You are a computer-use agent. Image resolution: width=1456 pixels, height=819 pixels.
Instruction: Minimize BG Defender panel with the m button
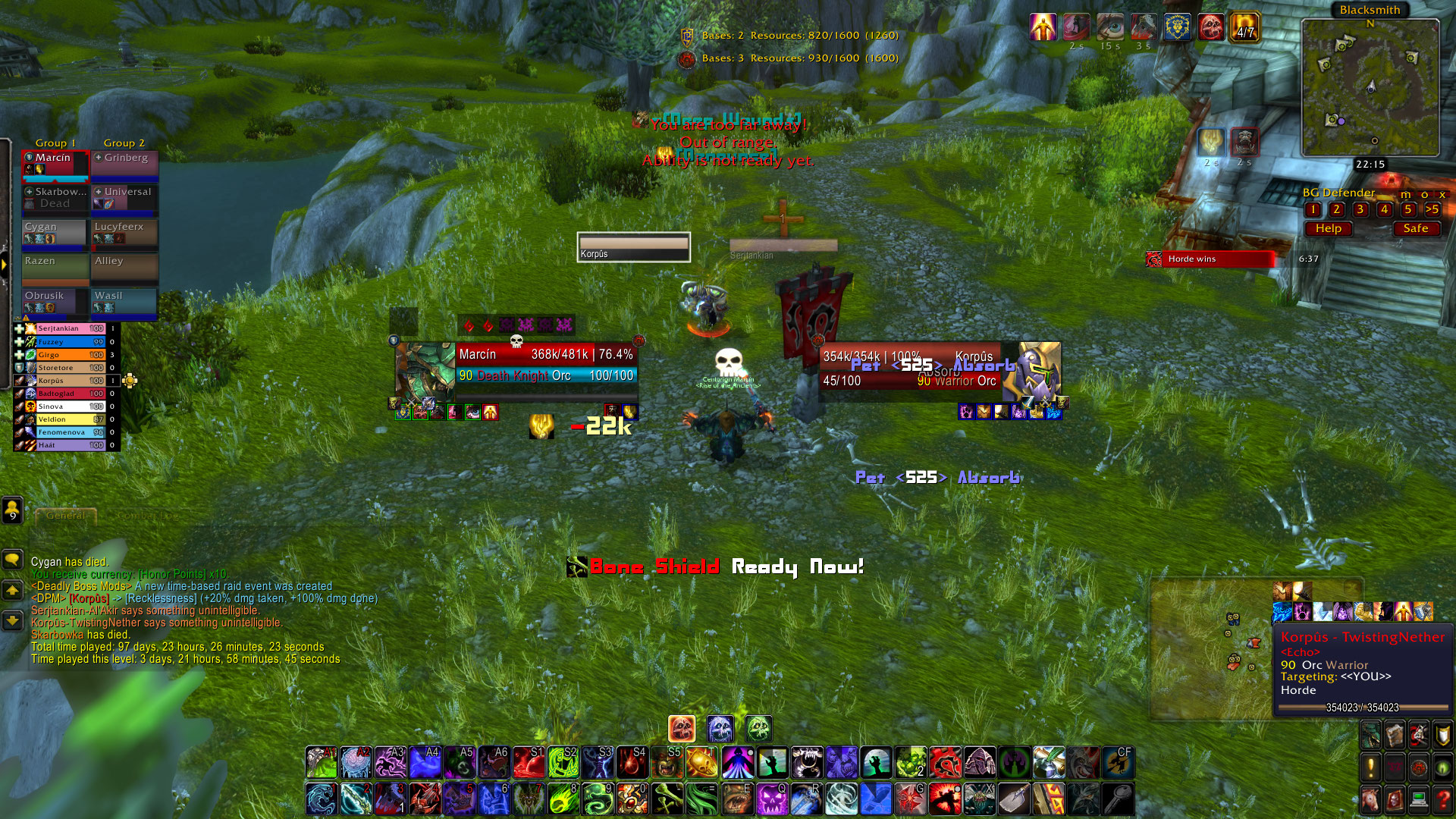click(1406, 194)
